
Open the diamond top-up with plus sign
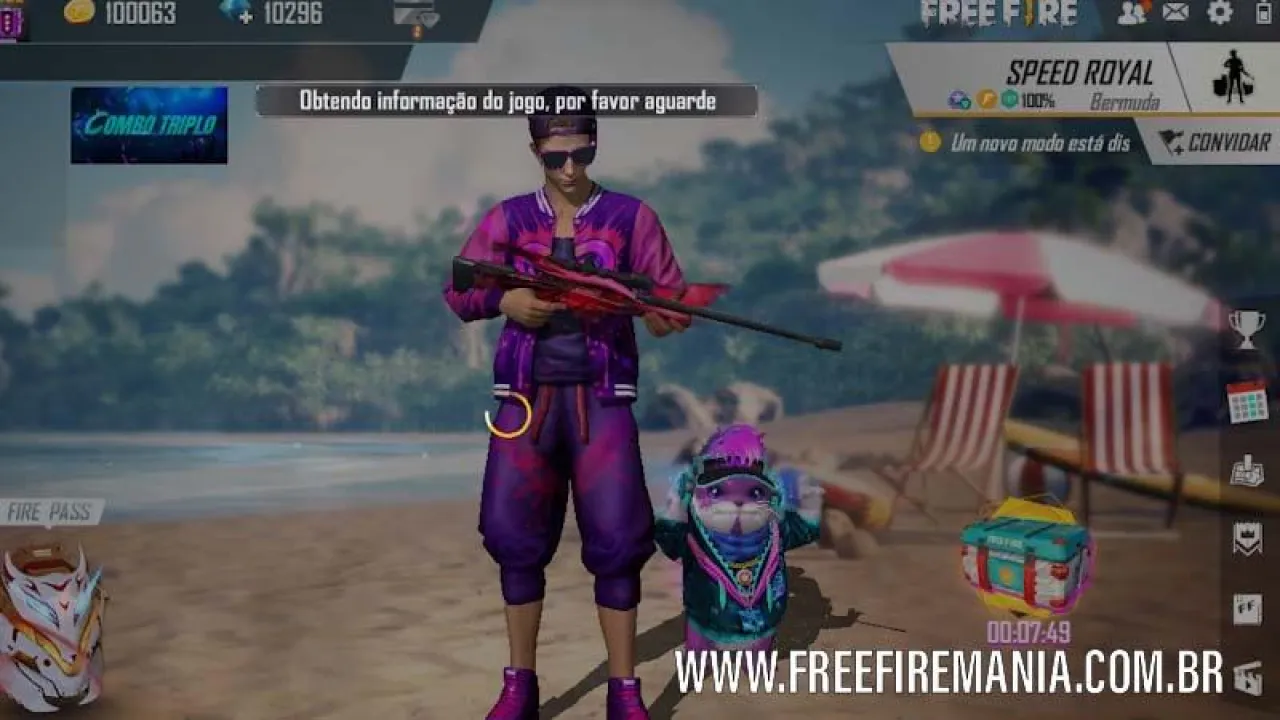pyautogui.click(x=240, y=15)
